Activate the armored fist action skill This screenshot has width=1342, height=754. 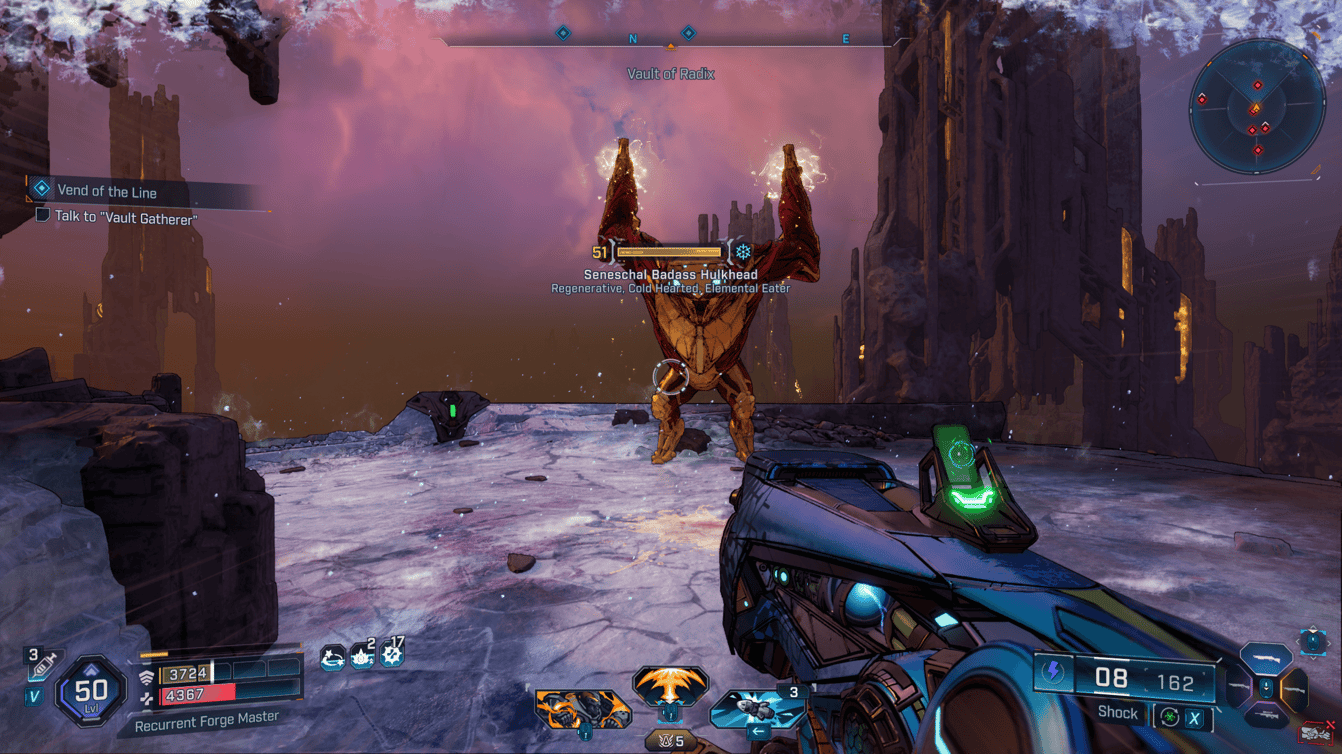point(582,709)
